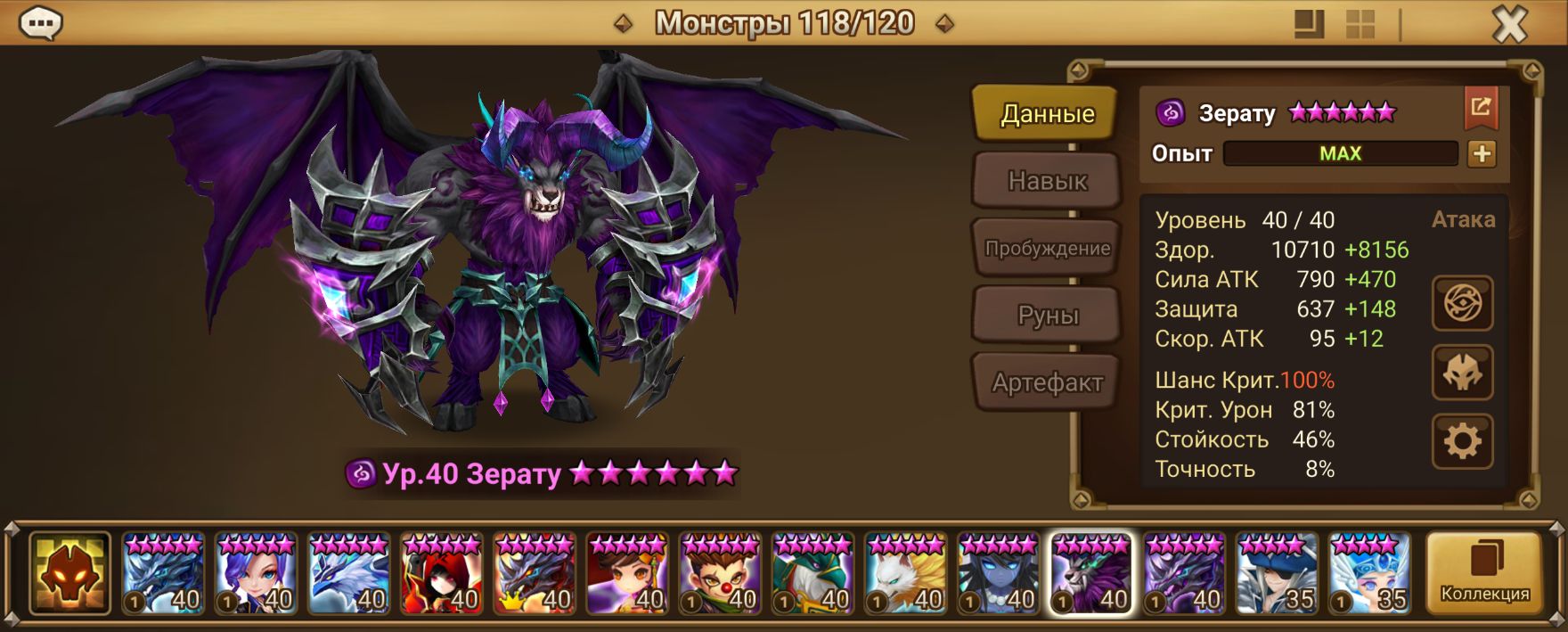The height and width of the screenshot is (632, 1568).
Task: Open the gear settings button
Action: [x=1462, y=441]
